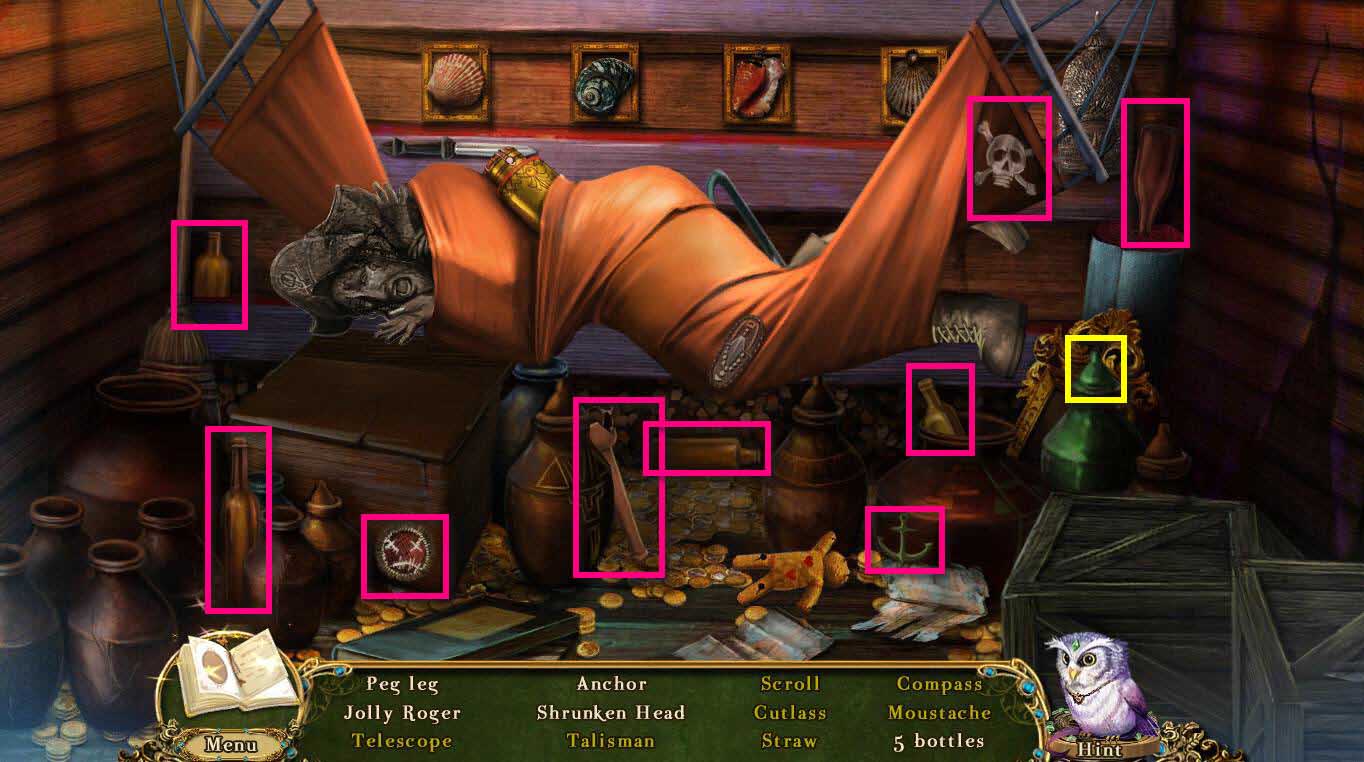This screenshot has width=1364, height=762.
Task: Select 'Peg leg' in the word list
Action: tap(403, 684)
